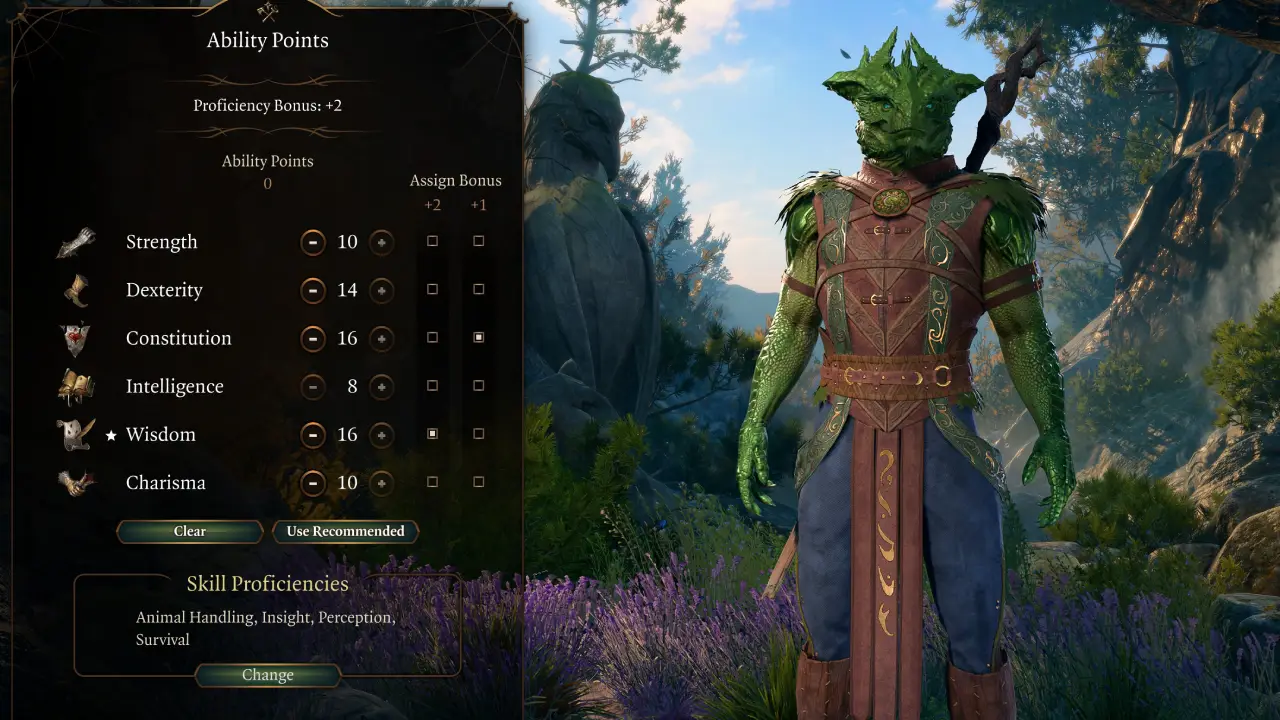Increase Charisma with the plus button

point(381,483)
